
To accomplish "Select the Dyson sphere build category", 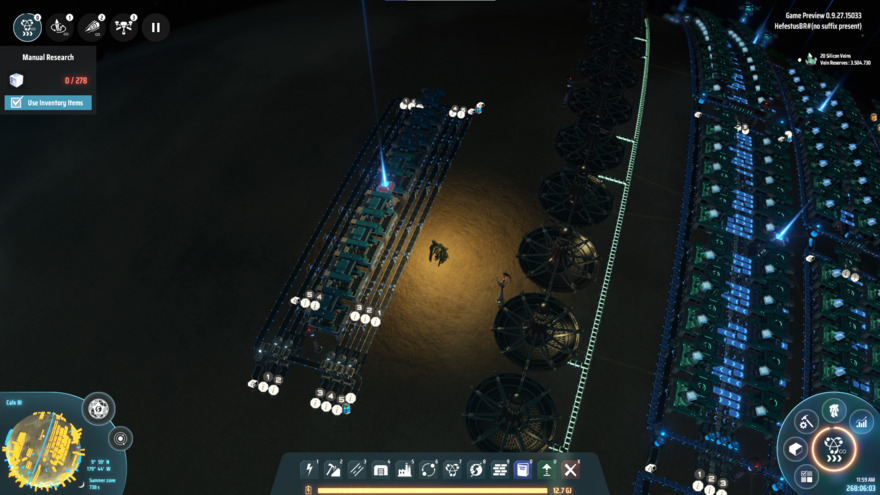I will [x=476, y=469].
